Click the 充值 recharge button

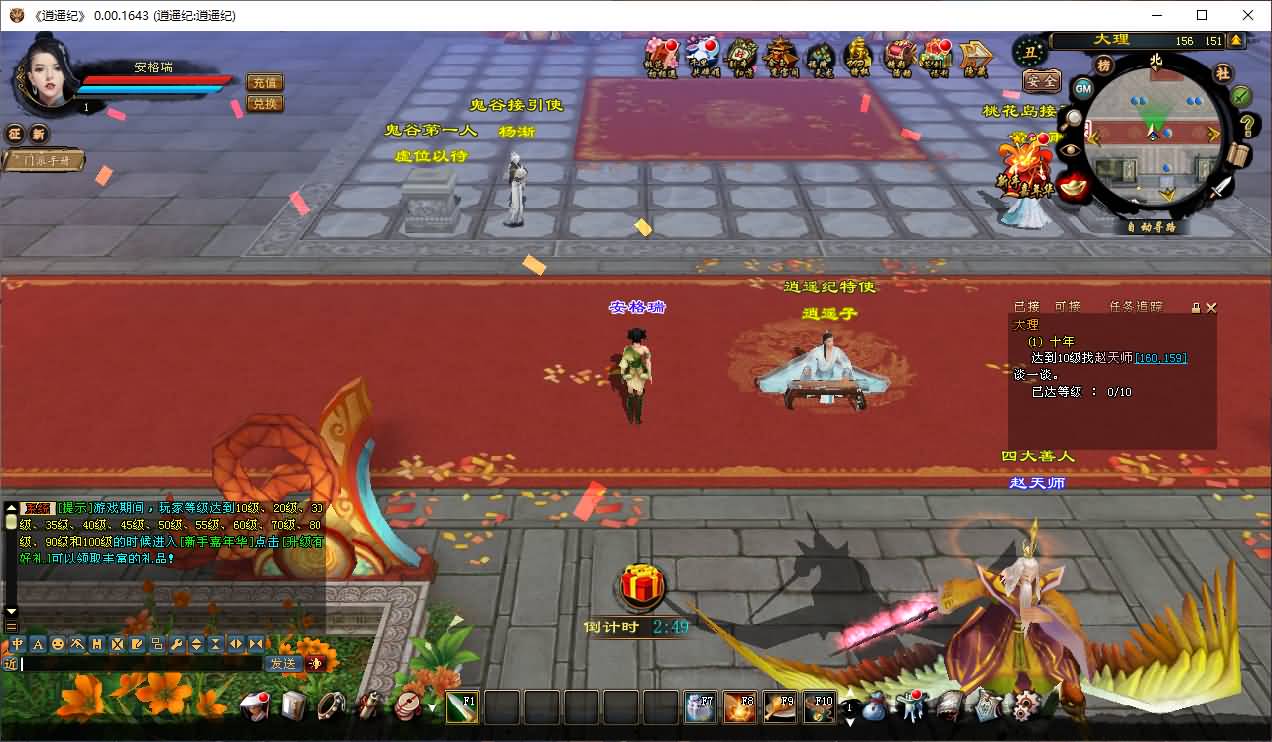264,83
